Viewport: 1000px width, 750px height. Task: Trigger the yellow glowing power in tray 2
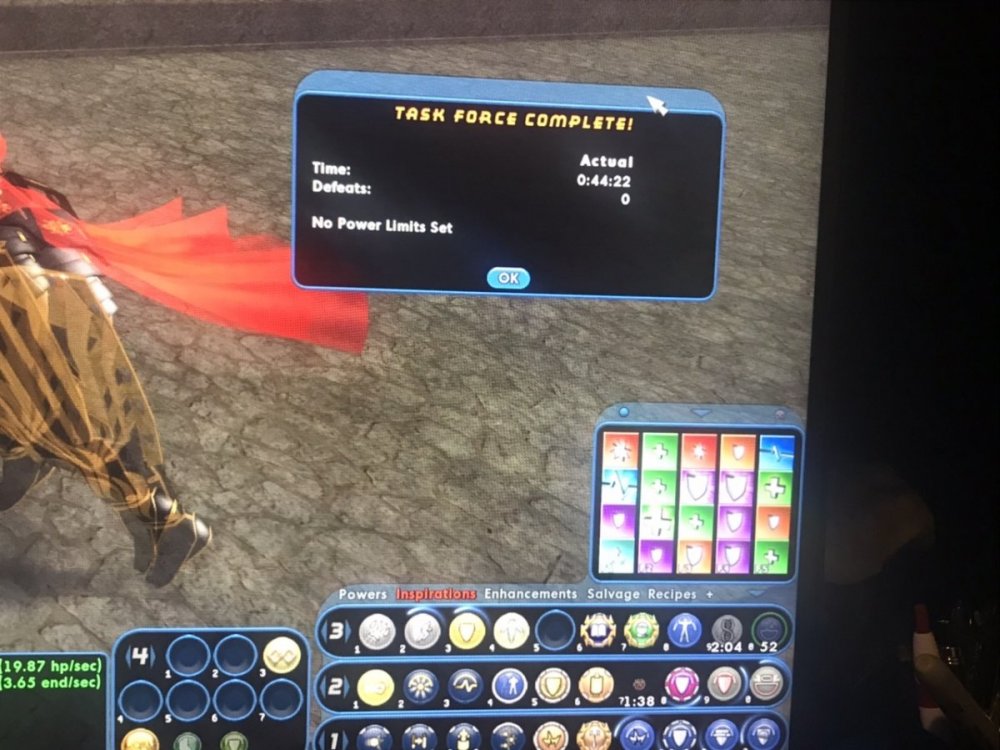coord(376,687)
